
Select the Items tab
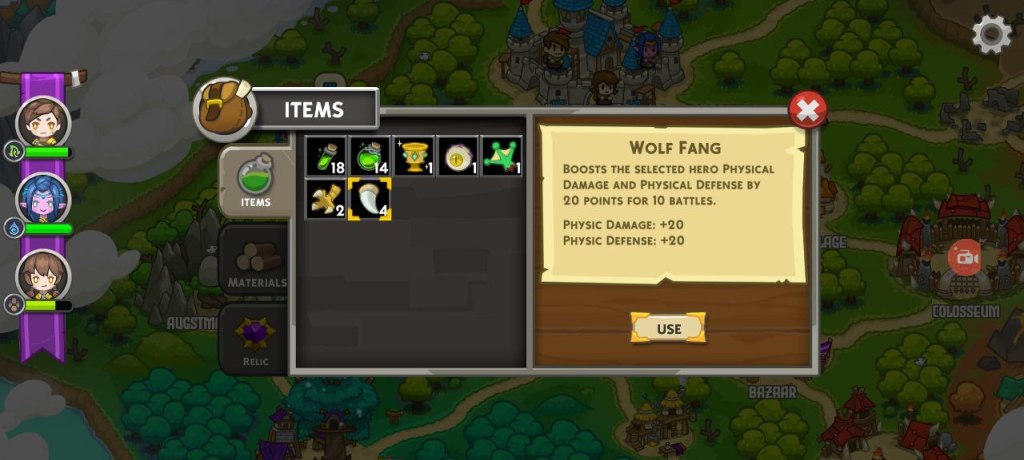tap(255, 183)
